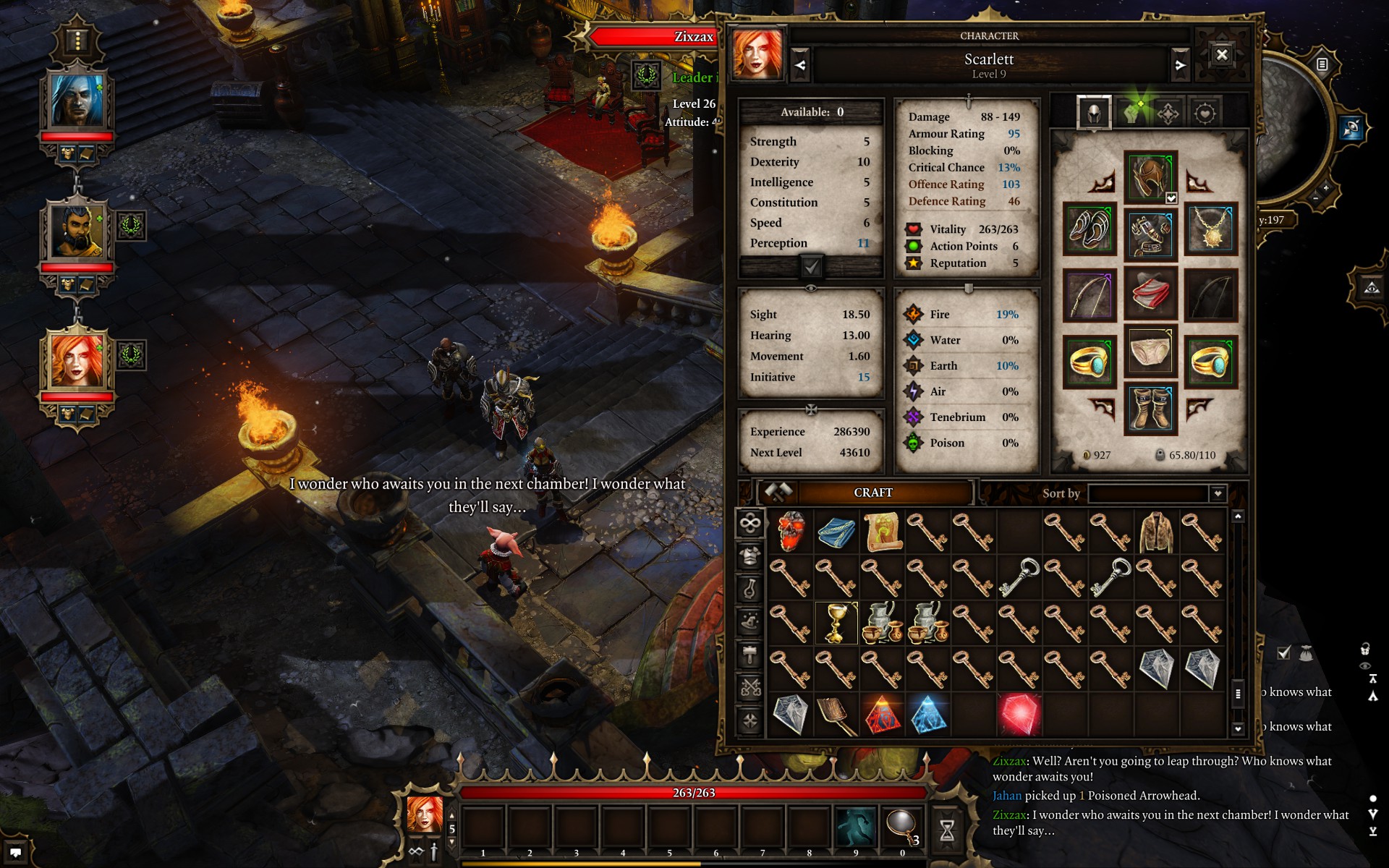This screenshot has height=868, width=1389.
Task: Select the leather jacket in inventory
Action: (x=1155, y=532)
